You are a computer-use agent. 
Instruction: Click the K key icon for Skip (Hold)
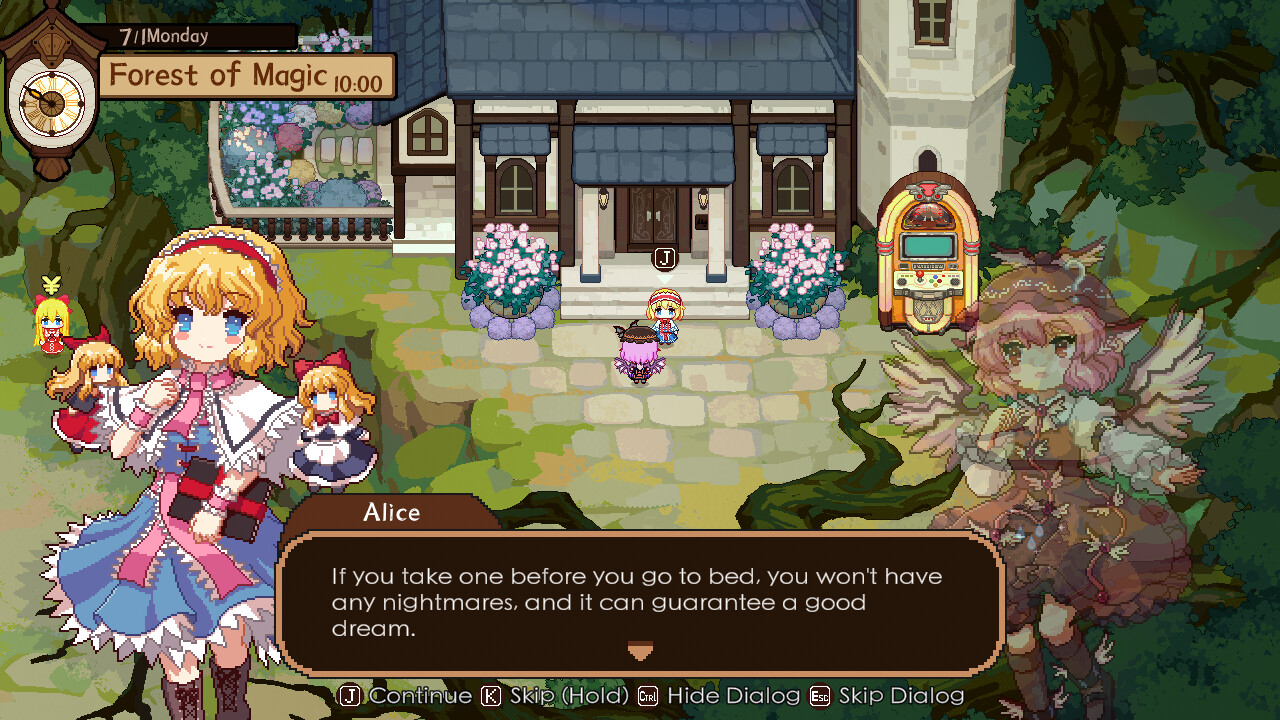click(490, 696)
